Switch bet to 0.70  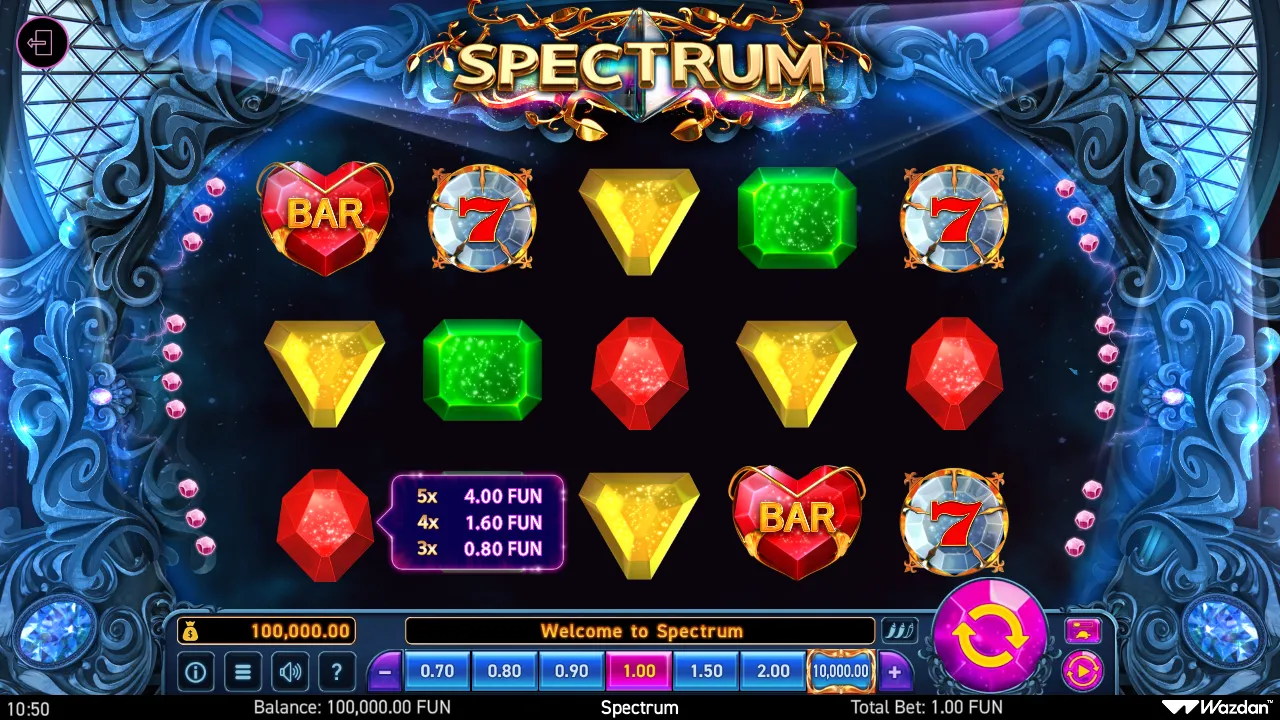437,671
